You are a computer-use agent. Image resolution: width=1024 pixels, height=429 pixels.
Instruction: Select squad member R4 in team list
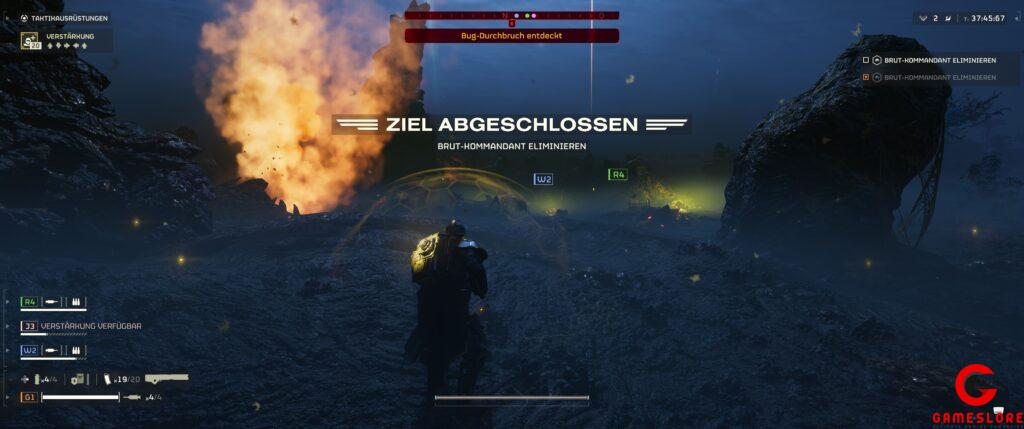29,301
